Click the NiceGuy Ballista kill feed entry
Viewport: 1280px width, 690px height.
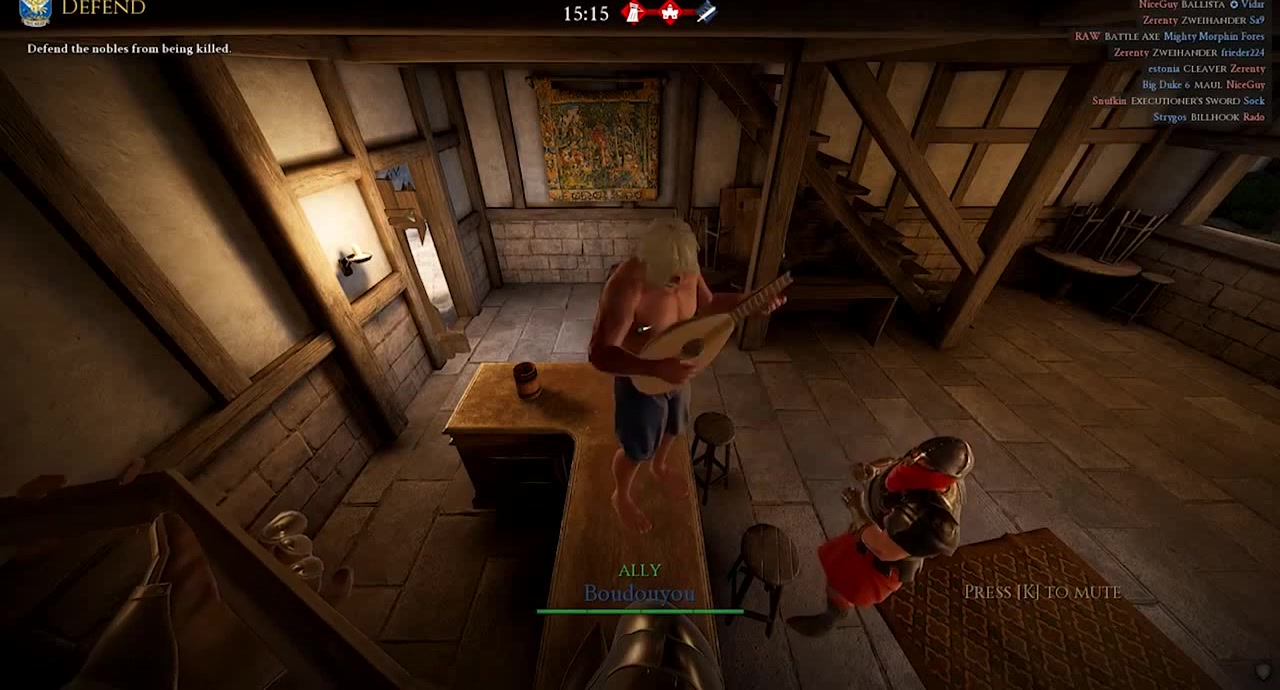[1201, 5]
